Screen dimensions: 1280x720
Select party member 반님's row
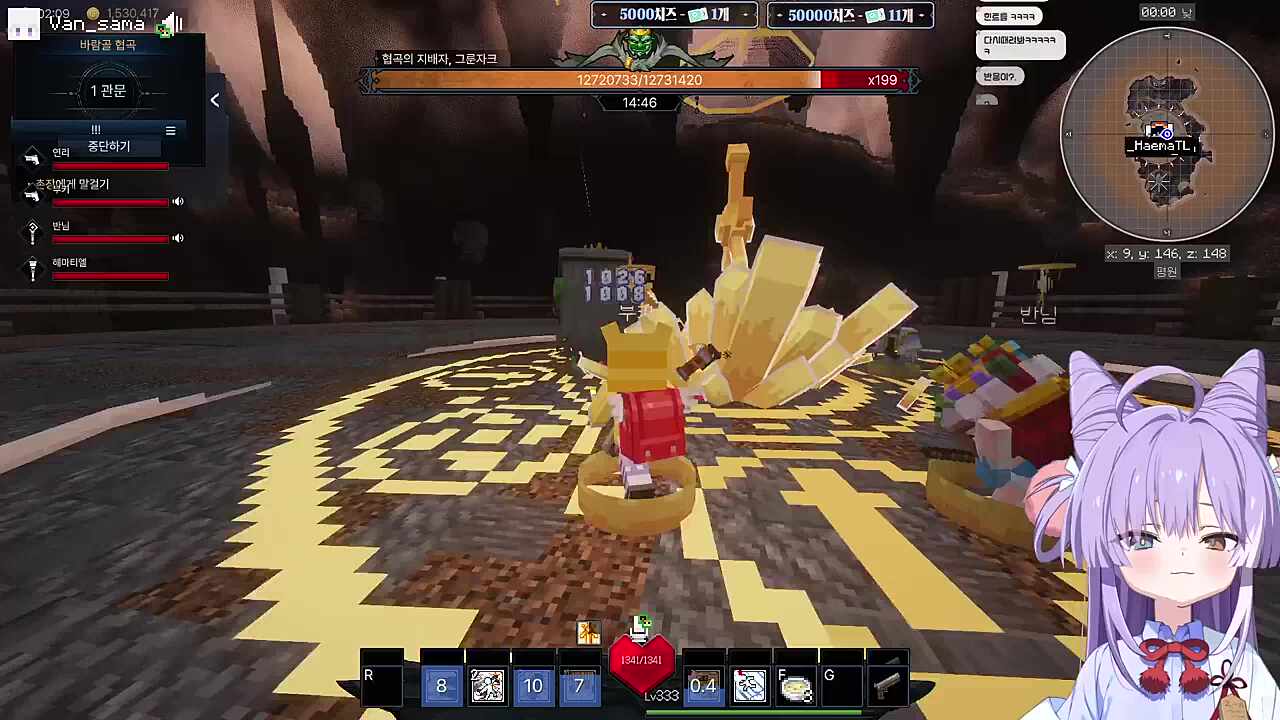(100, 232)
